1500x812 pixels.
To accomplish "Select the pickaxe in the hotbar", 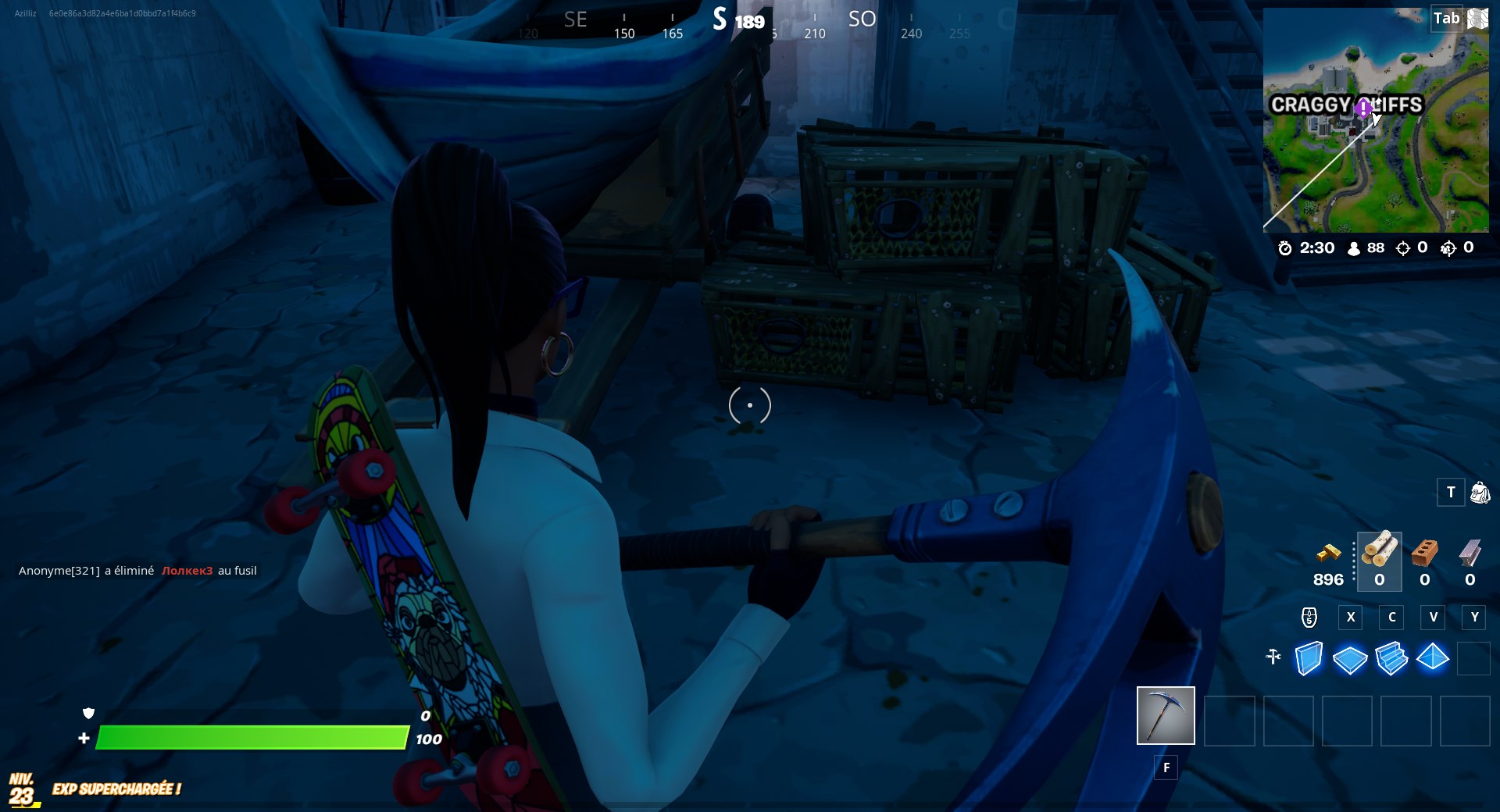I will [x=1165, y=715].
